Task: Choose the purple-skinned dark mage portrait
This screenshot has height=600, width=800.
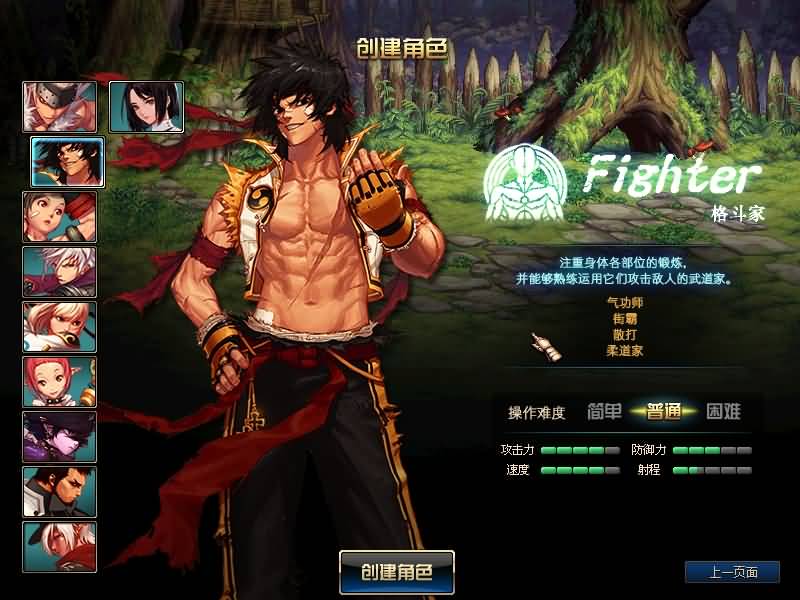Action: 60,437
